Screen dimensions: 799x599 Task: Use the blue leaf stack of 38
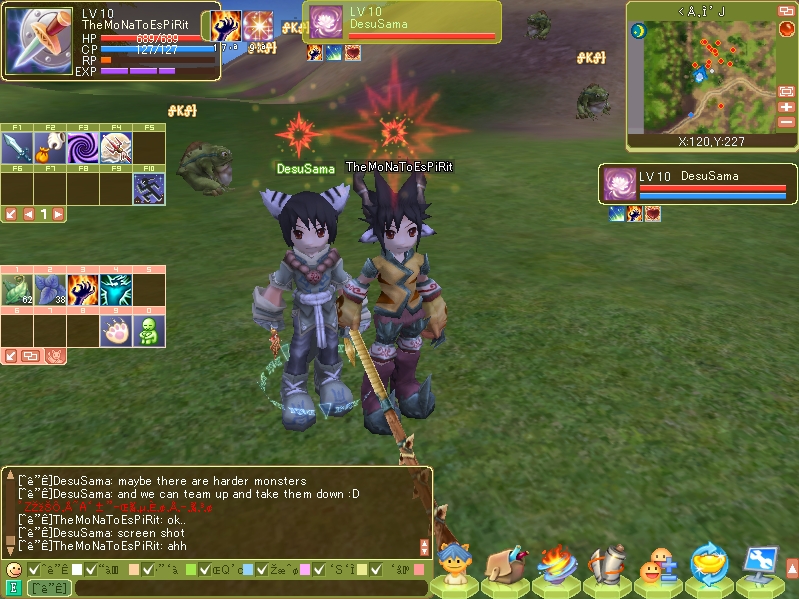50,289
